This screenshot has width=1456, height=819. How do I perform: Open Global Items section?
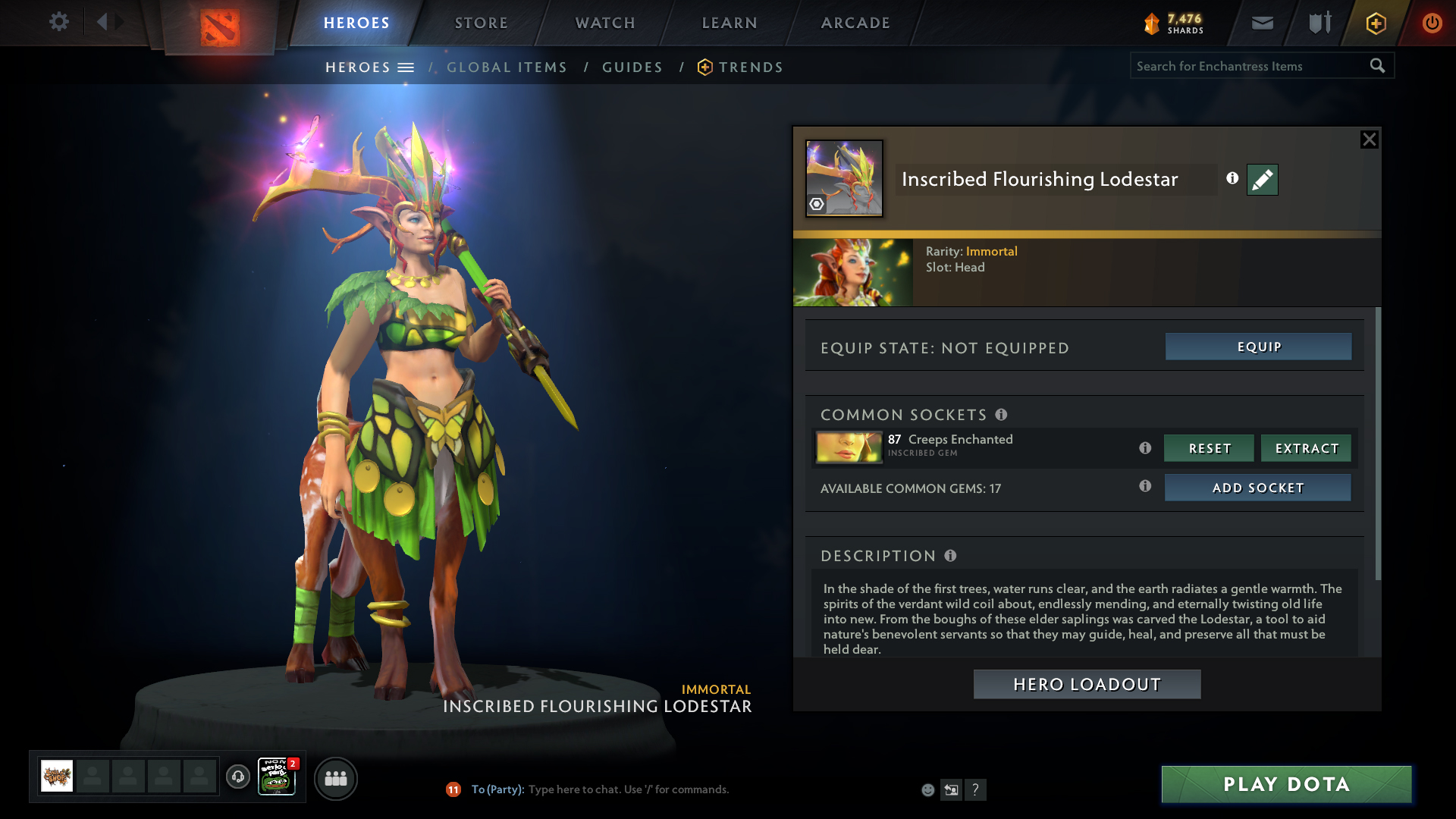(507, 67)
